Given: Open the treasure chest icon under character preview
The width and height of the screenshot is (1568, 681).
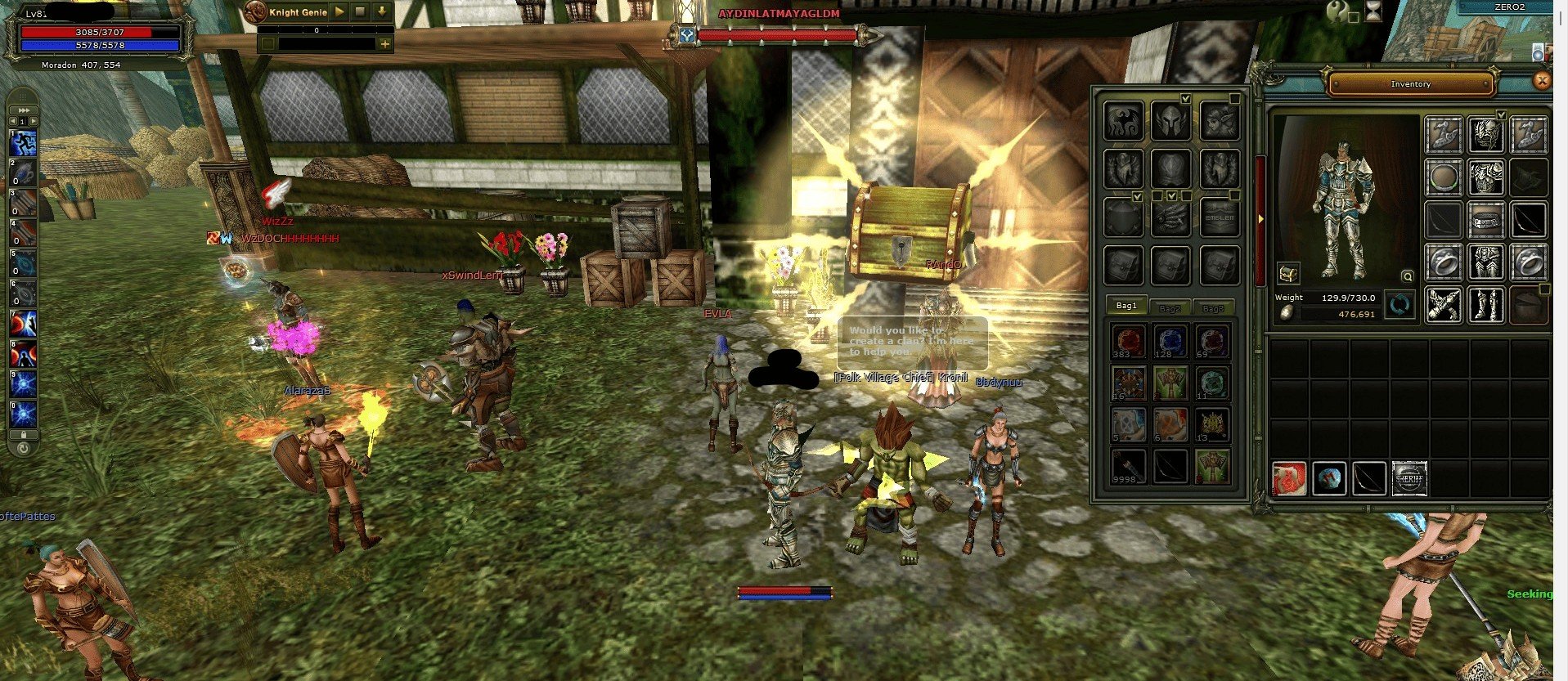Looking at the screenshot, I should click(1289, 273).
